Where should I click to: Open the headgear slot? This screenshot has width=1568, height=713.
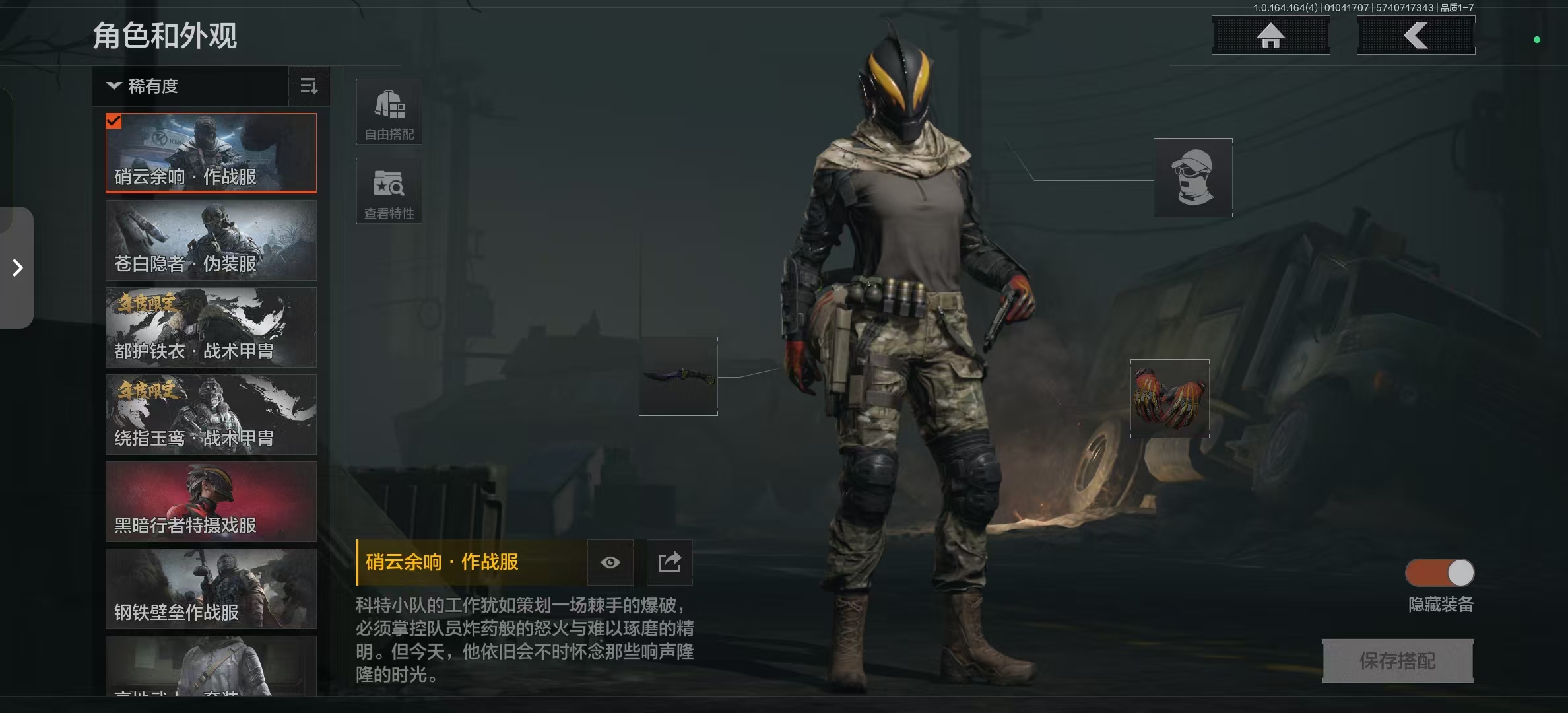pos(1192,178)
